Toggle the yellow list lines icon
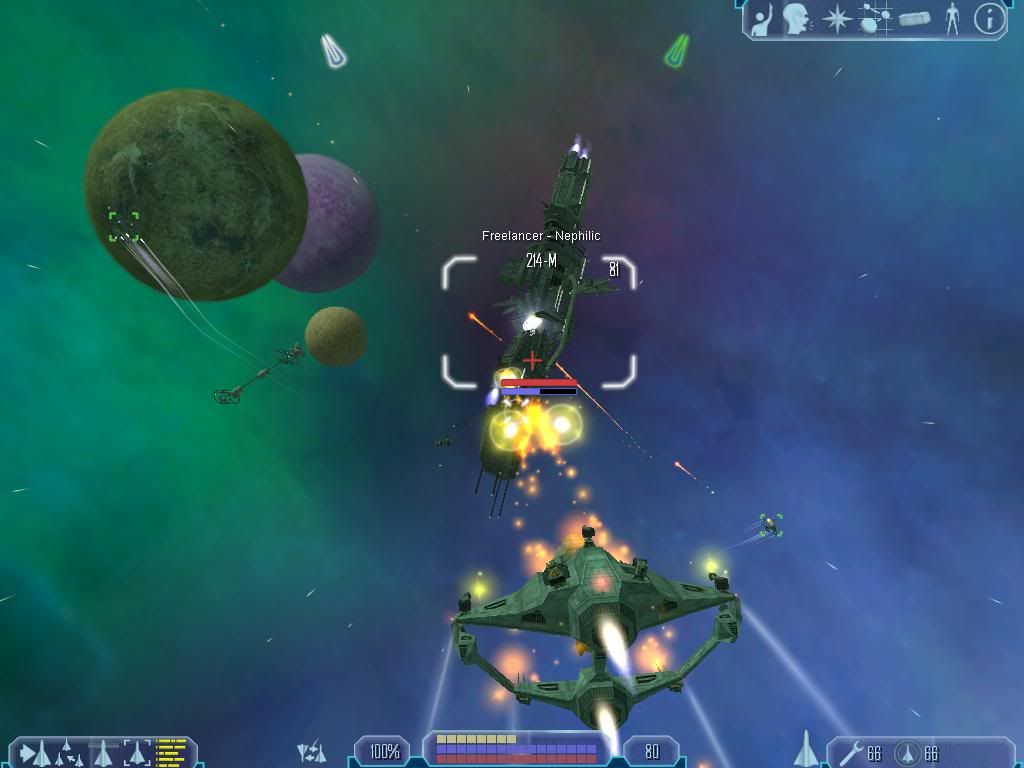 pos(171,751)
